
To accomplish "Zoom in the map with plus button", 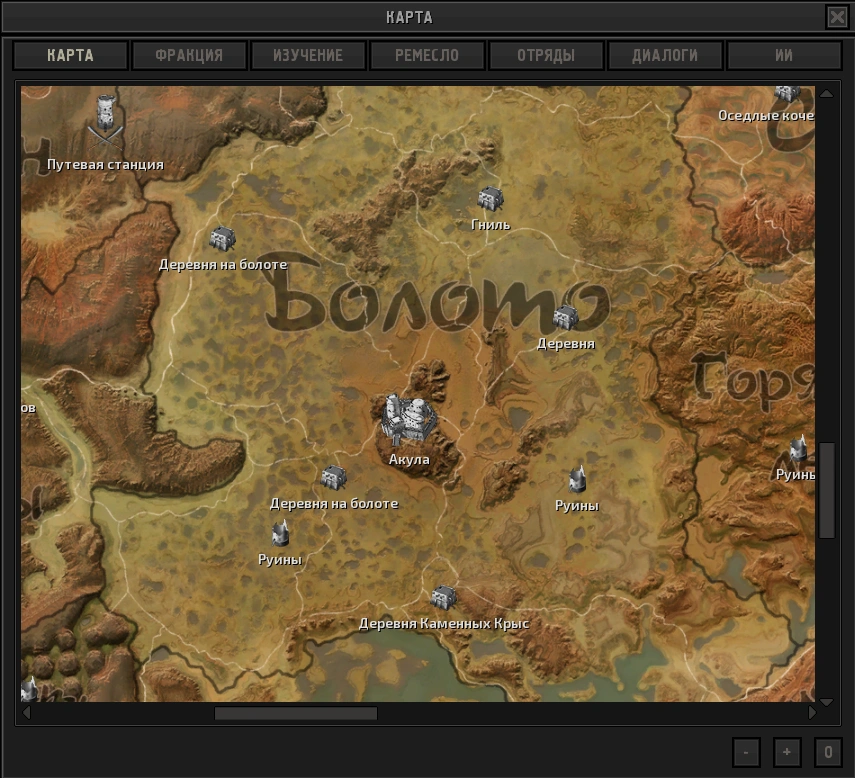I will [787, 752].
